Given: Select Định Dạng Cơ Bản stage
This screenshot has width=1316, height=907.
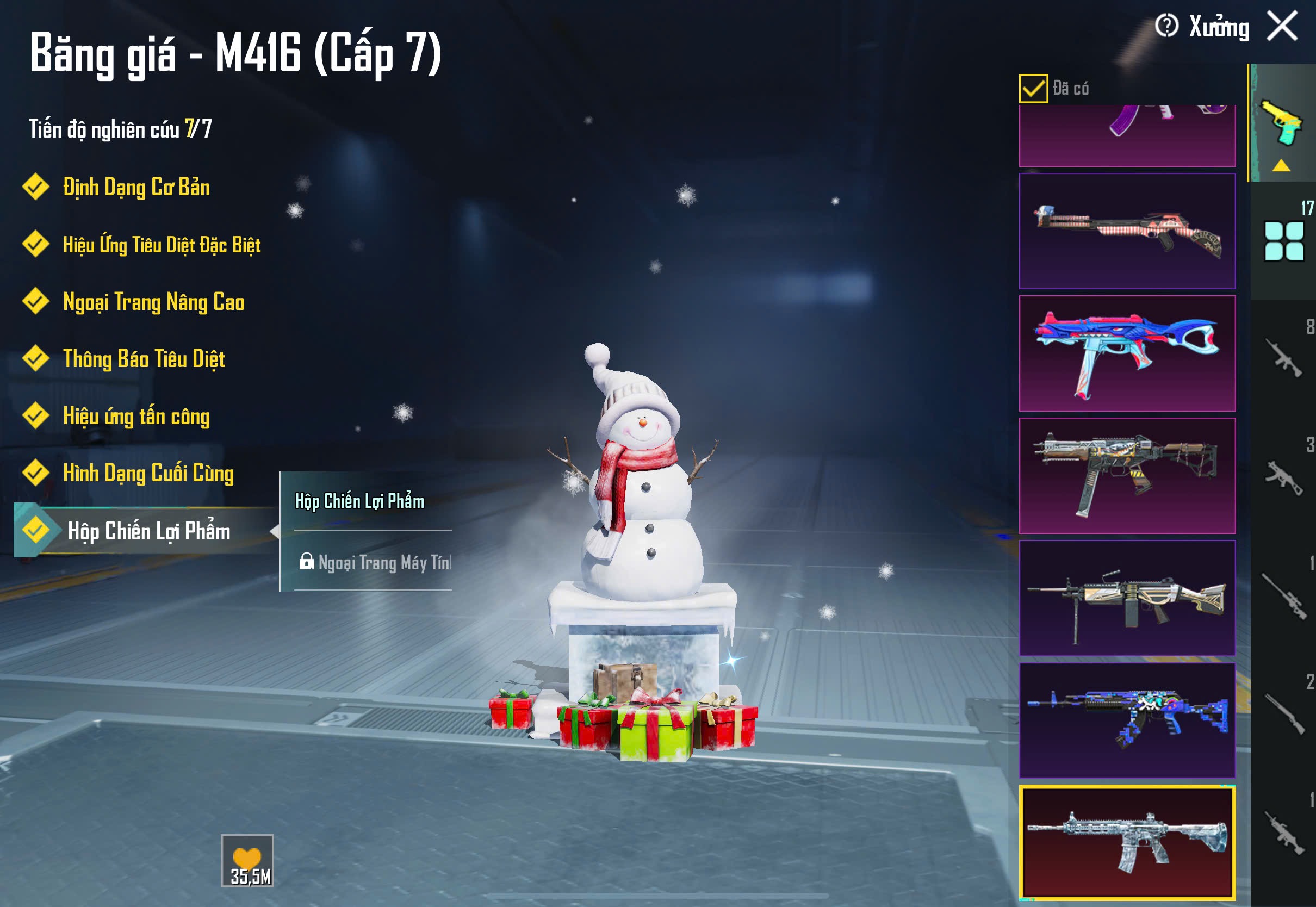Looking at the screenshot, I should point(136,188).
